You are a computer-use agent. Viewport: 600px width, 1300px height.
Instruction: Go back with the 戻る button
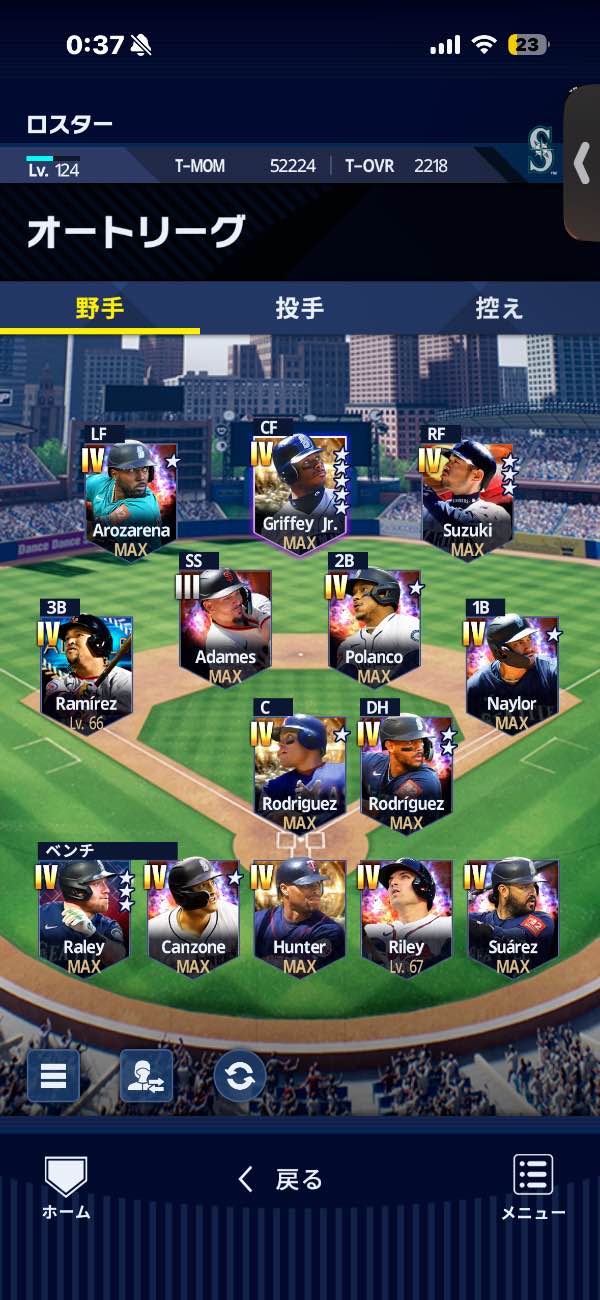281,1180
